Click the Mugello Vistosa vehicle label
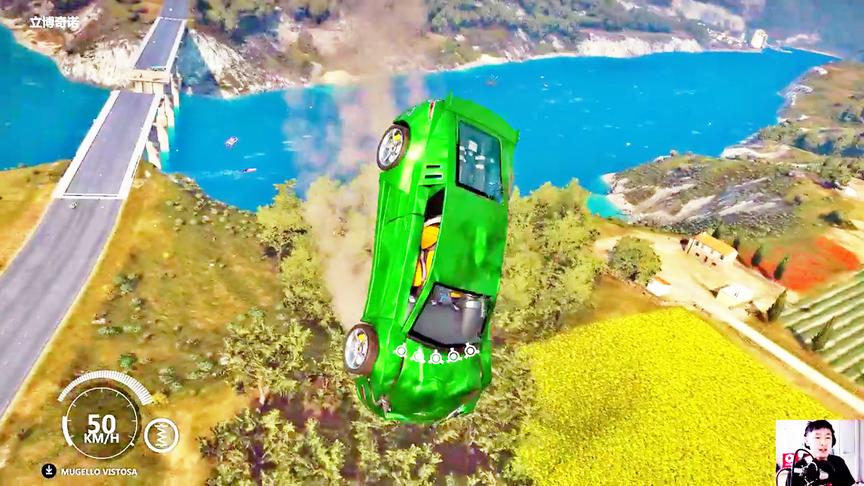Screen dimensions: 864x486 pos(97,471)
